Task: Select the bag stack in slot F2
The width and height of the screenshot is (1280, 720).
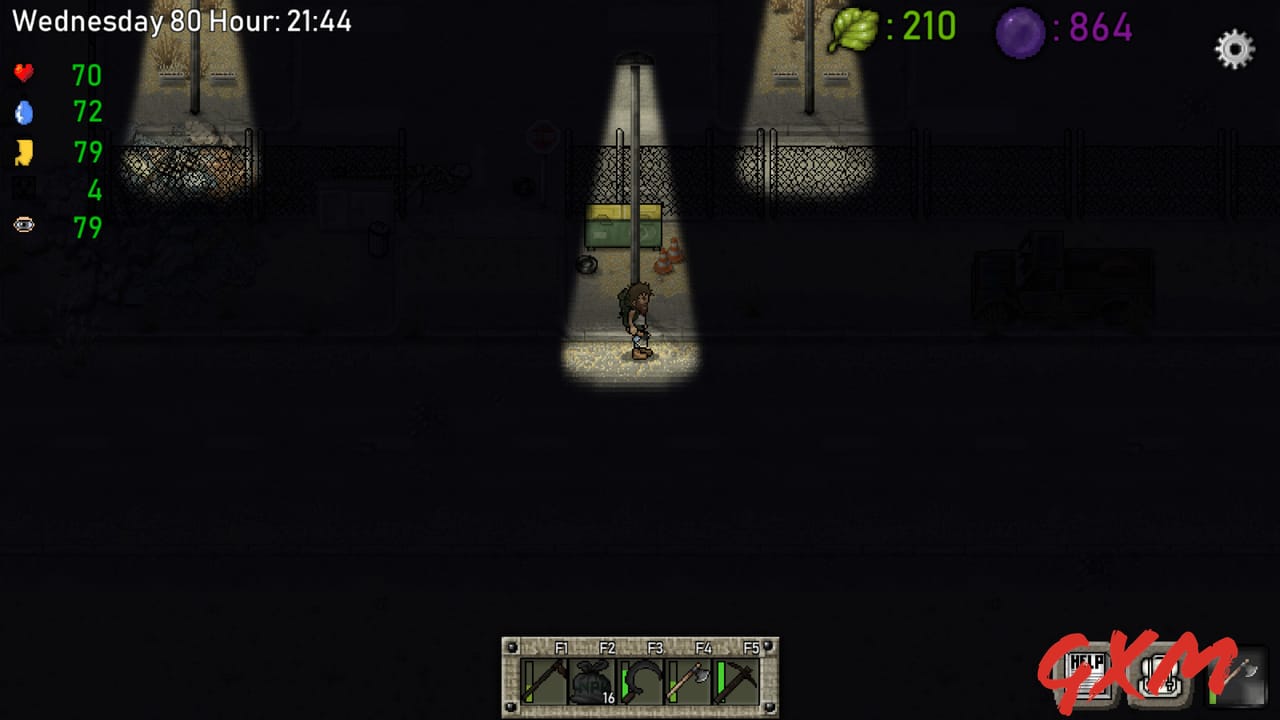Action: (x=592, y=680)
